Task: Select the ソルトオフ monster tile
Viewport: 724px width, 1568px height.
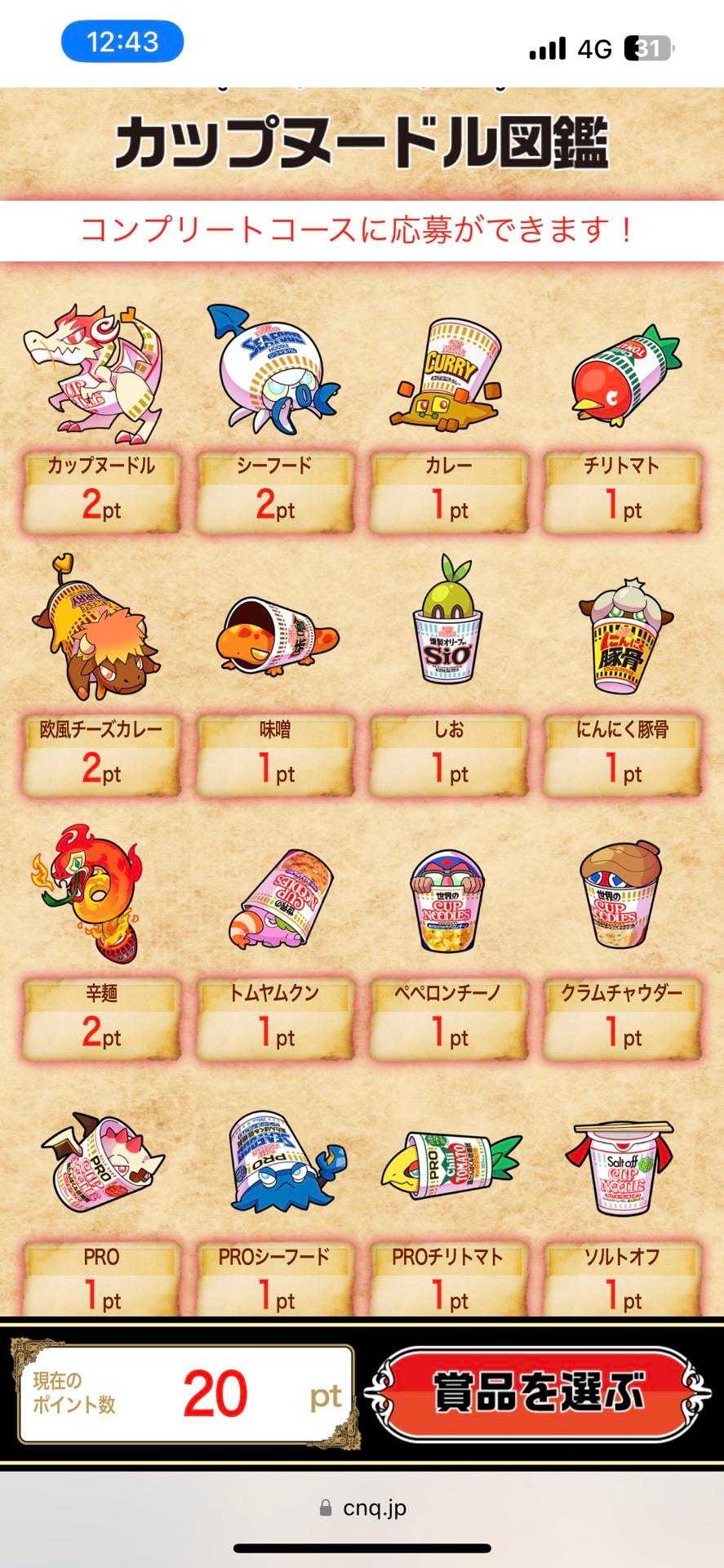Action: click(622, 1168)
